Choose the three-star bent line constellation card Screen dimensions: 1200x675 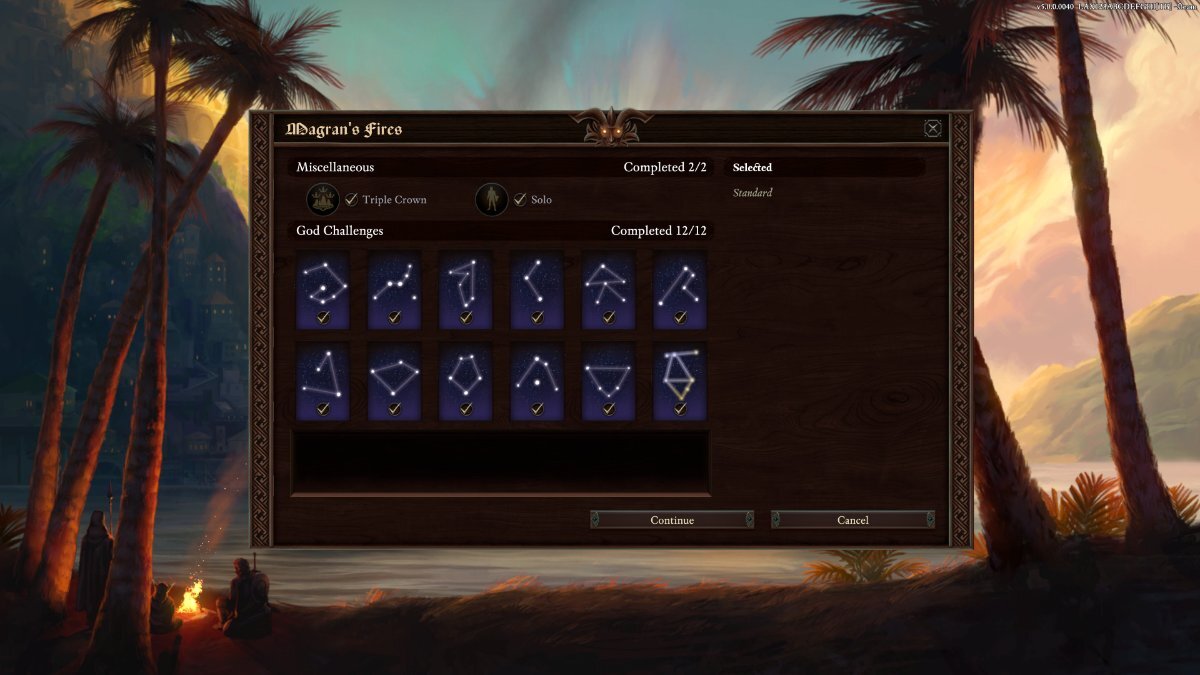pos(537,289)
